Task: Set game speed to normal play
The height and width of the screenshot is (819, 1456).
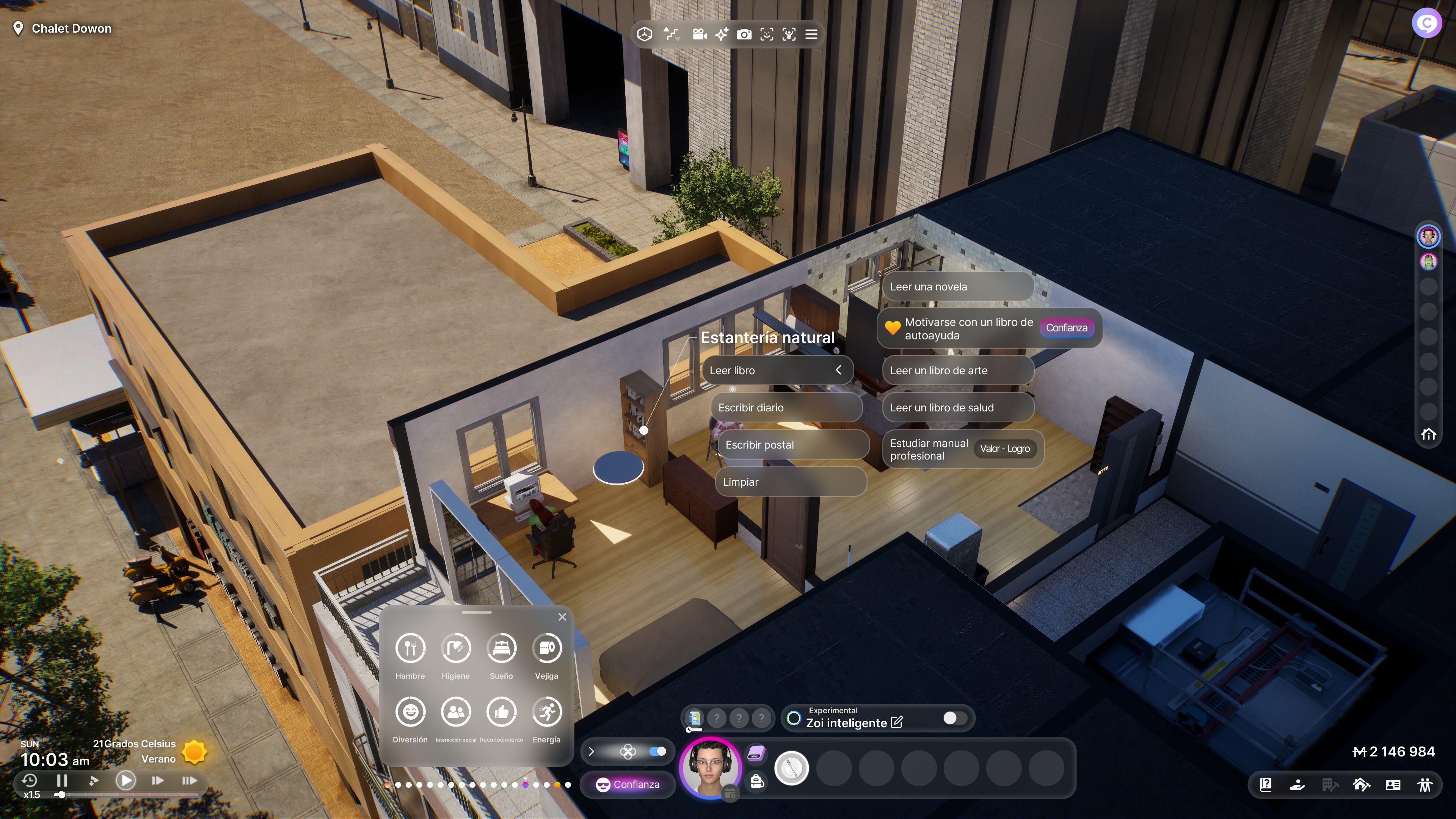Action: tap(126, 781)
